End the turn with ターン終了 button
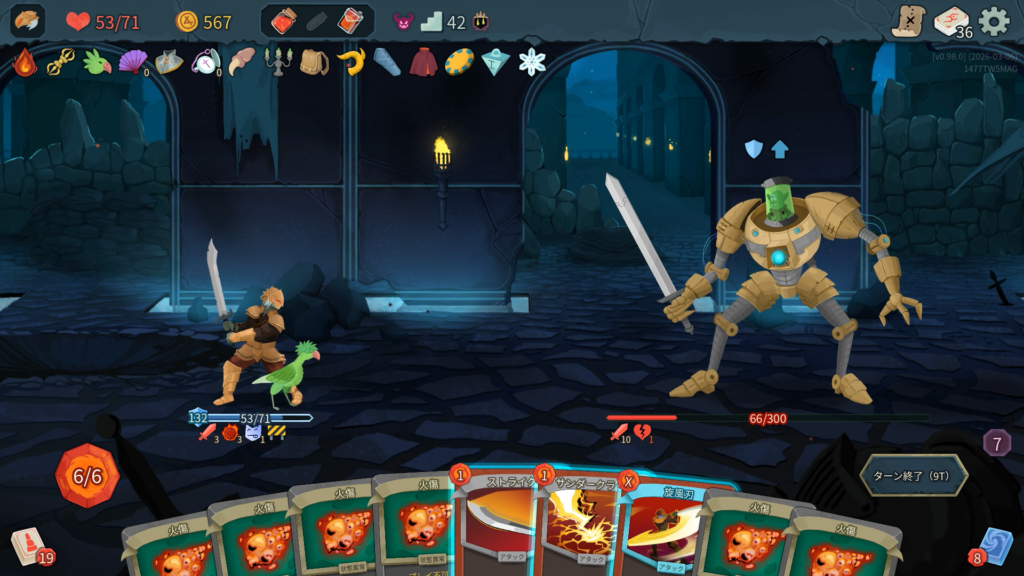This screenshot has height=576, width=1024. click(x=913, y=475)
